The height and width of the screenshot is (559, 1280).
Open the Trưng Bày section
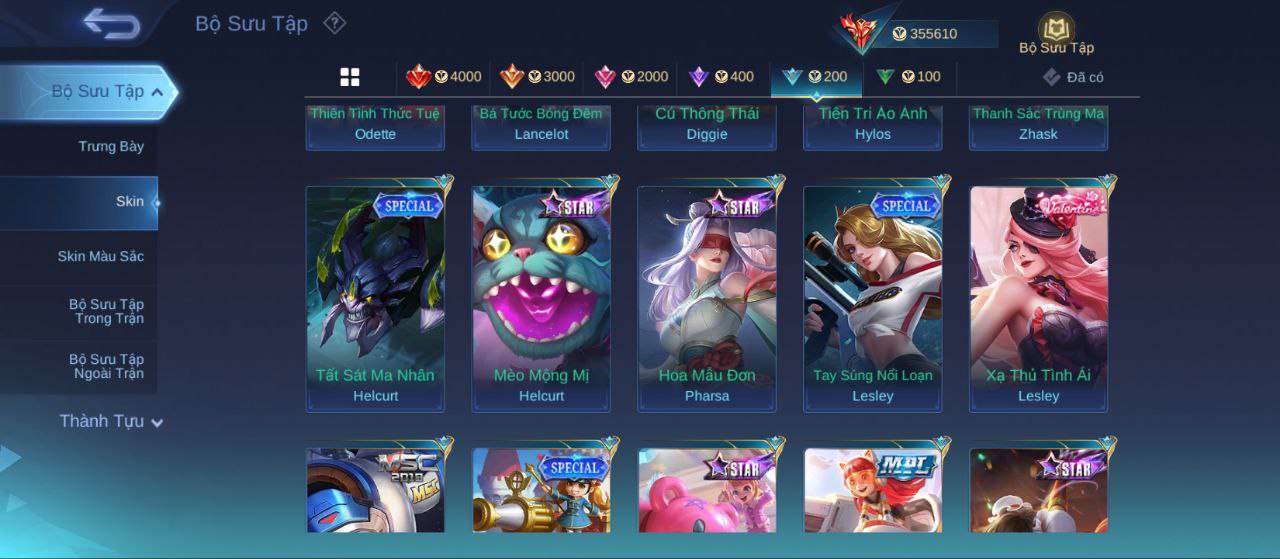(x=111, y=147)
